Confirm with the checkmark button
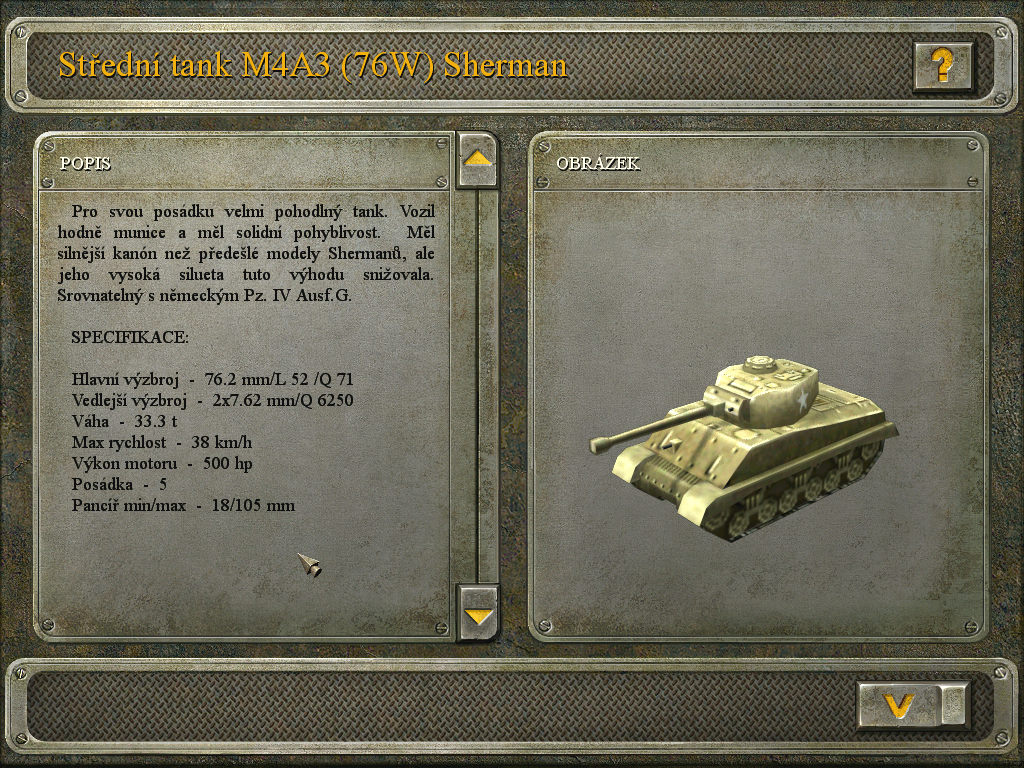 coord(900,706)
